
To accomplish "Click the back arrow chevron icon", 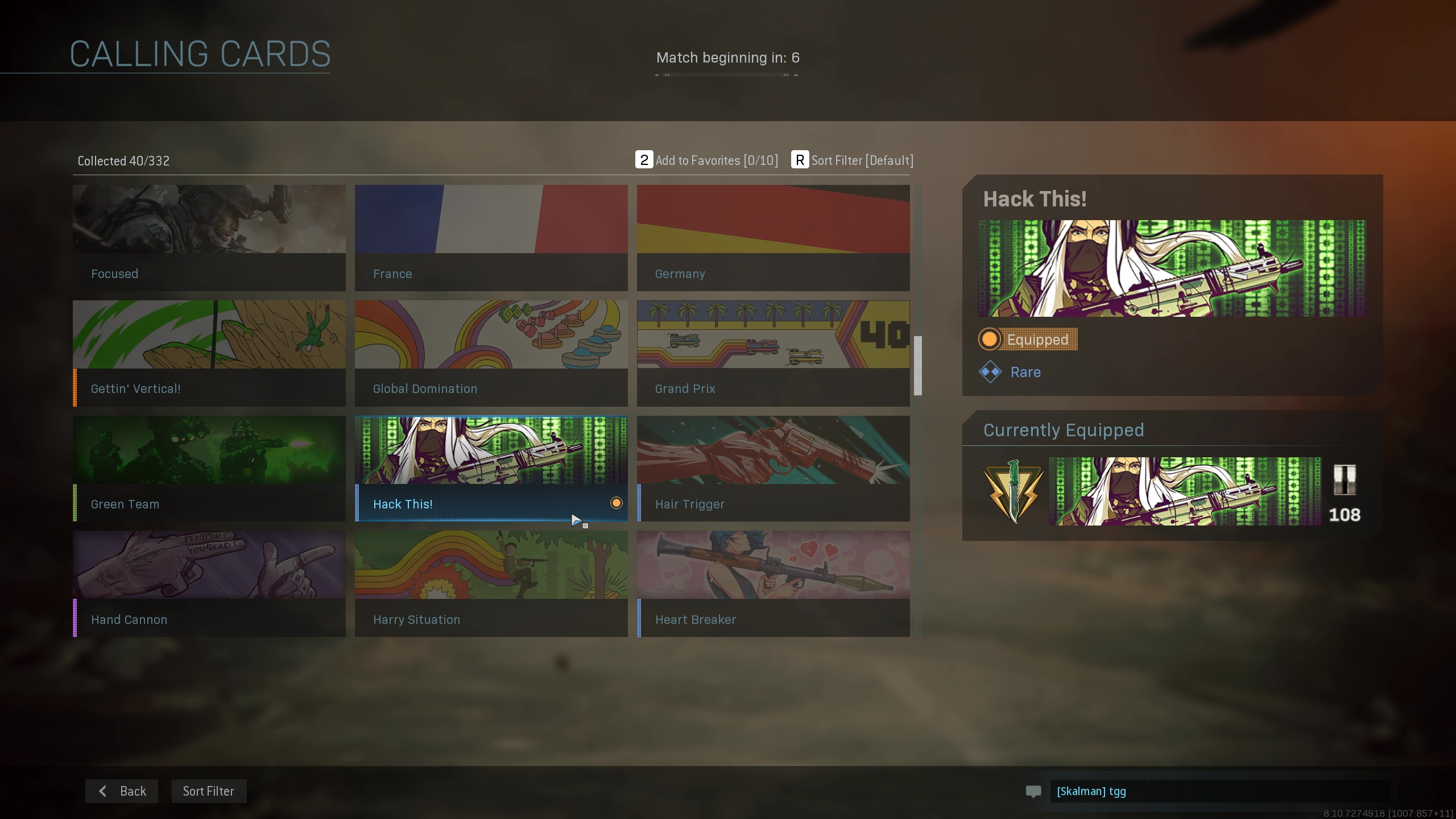I will point(103,791).
